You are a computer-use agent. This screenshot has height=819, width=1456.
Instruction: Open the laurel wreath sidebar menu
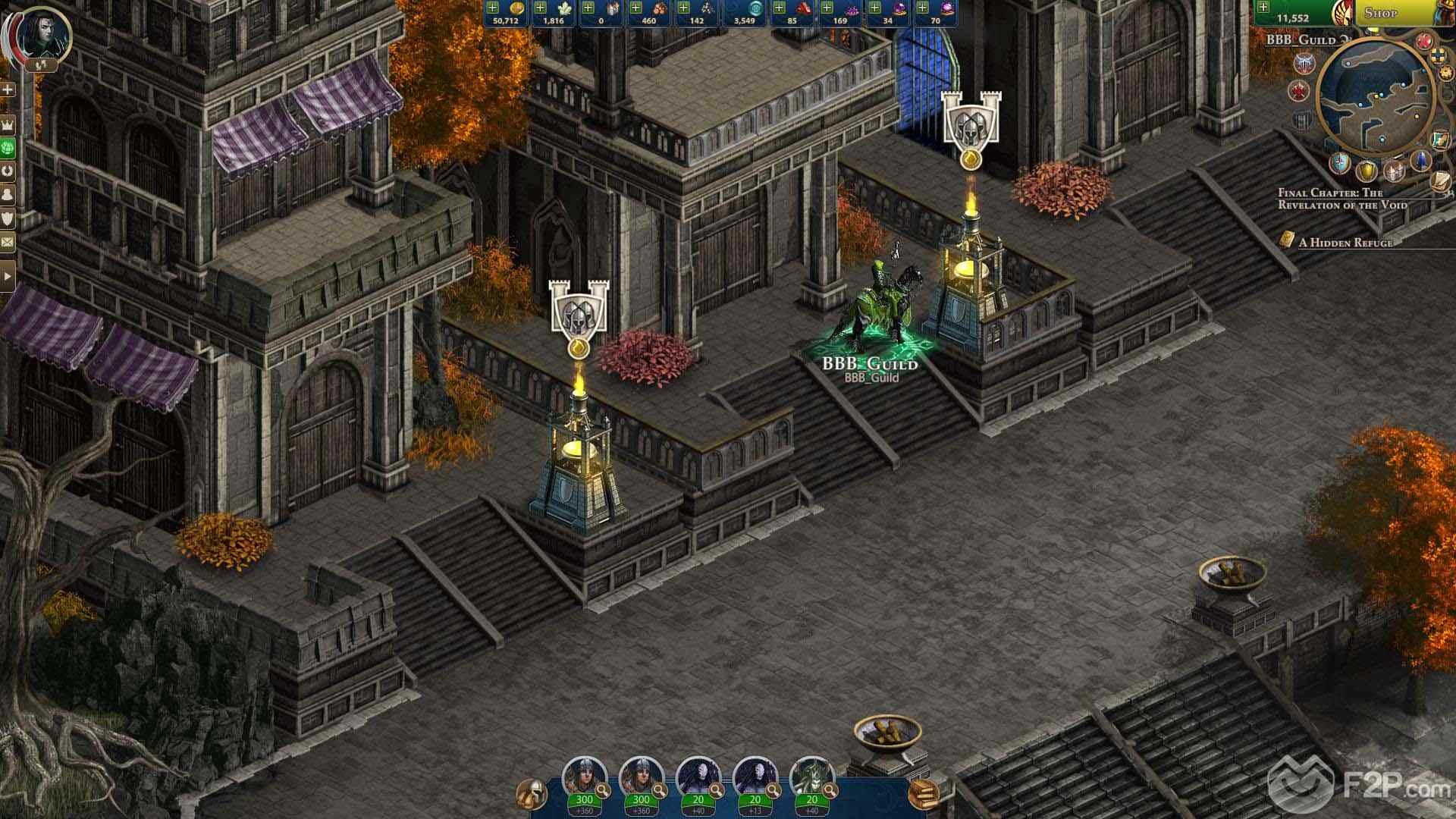click(x=8, y=171)
